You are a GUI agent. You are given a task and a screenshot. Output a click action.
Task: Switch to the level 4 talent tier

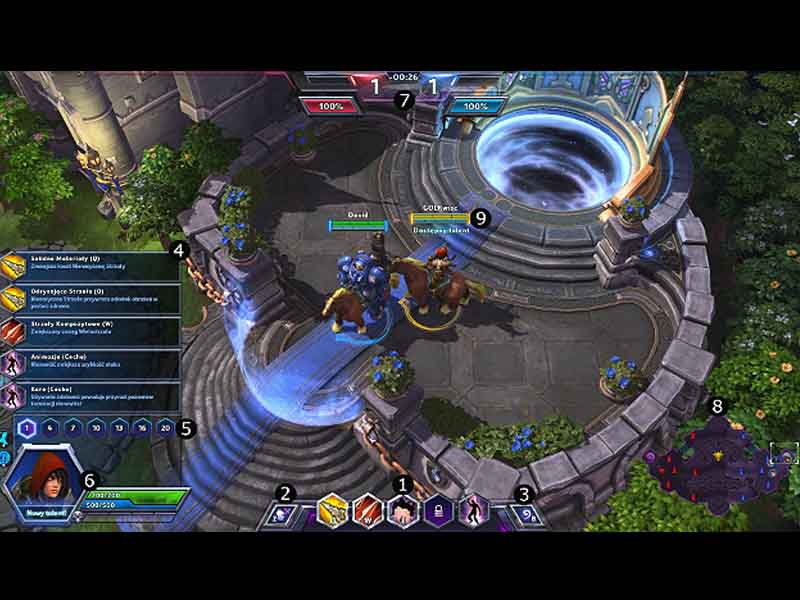(x=49, y=428)
